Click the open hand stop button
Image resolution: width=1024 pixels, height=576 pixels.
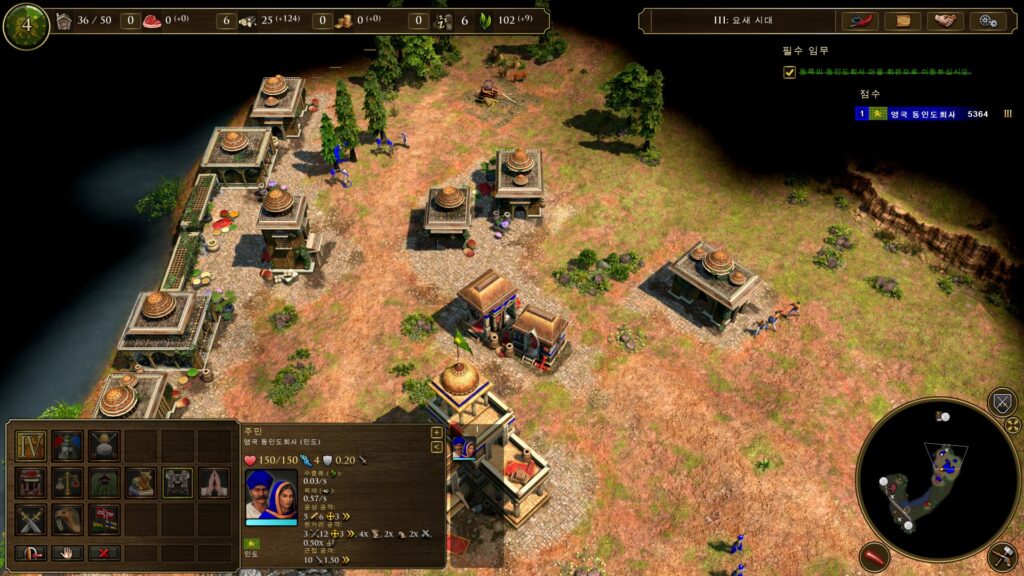point(67,553)
